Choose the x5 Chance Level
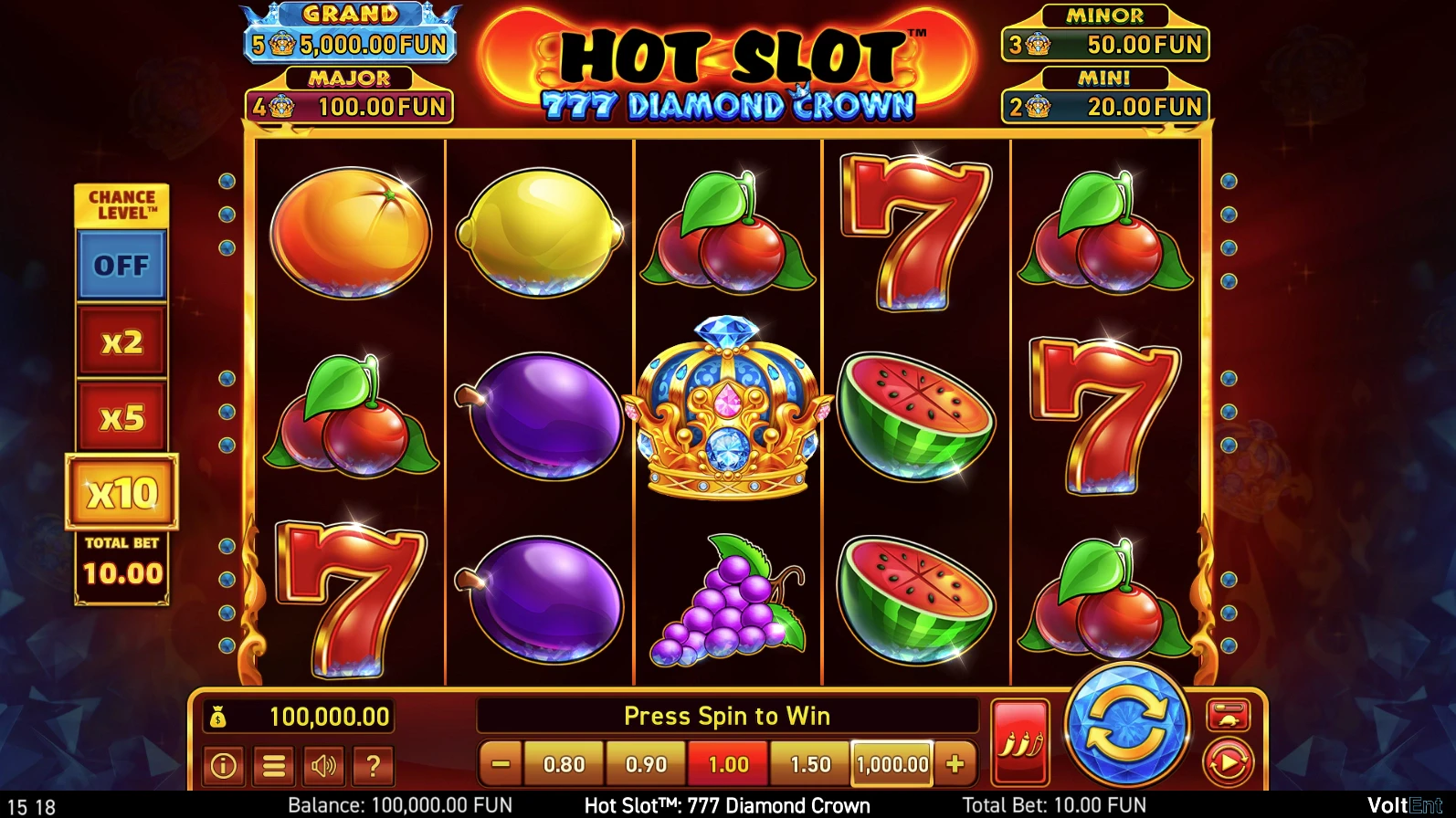The image size is (1456, 818). [121, 418]
